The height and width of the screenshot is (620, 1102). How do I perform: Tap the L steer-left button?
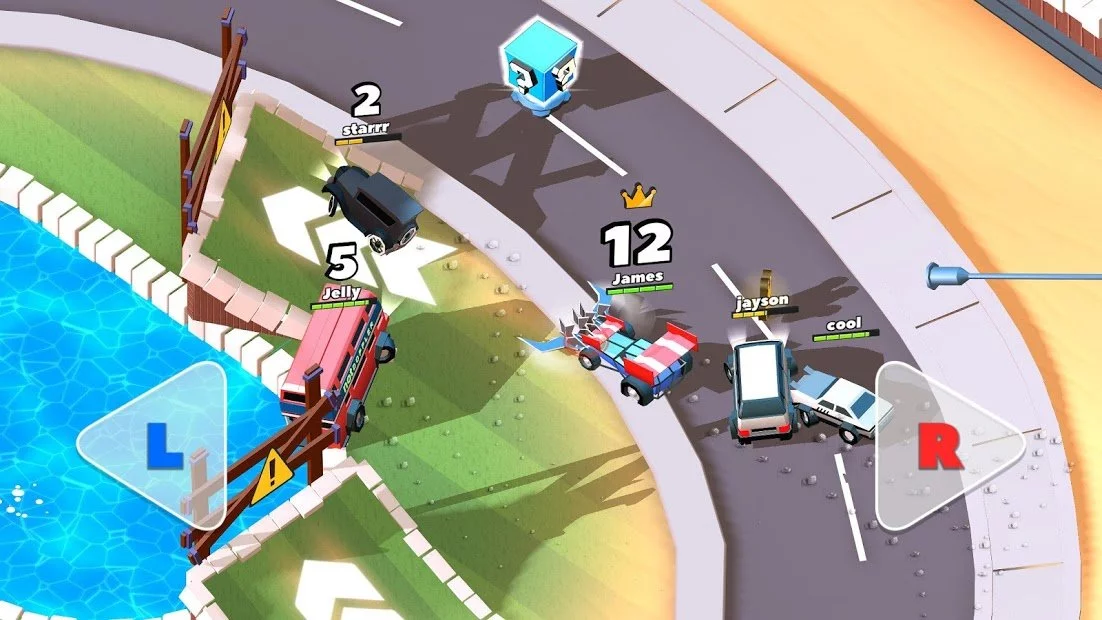[160, 445]
